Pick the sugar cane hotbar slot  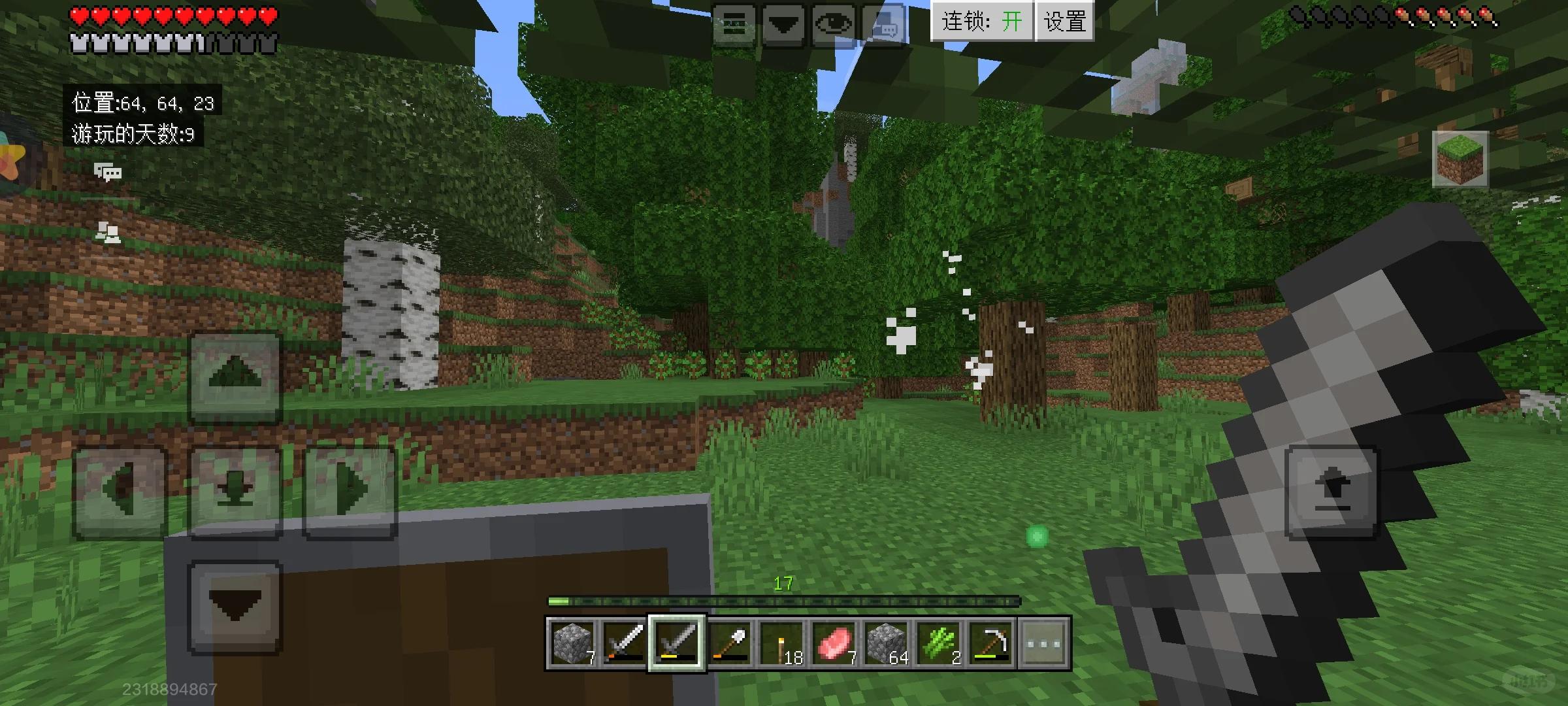pyautogui.click(x=939, y=643)
